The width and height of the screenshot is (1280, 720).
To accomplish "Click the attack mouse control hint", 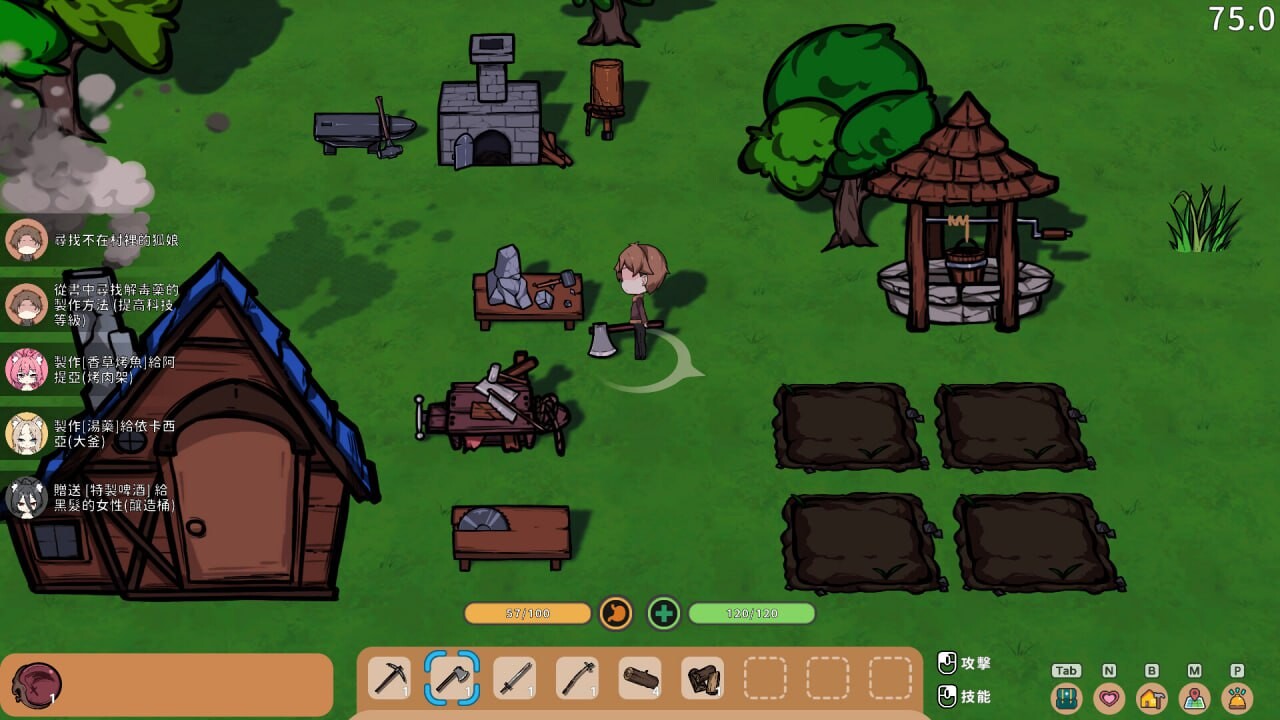I will pos(965,660).
